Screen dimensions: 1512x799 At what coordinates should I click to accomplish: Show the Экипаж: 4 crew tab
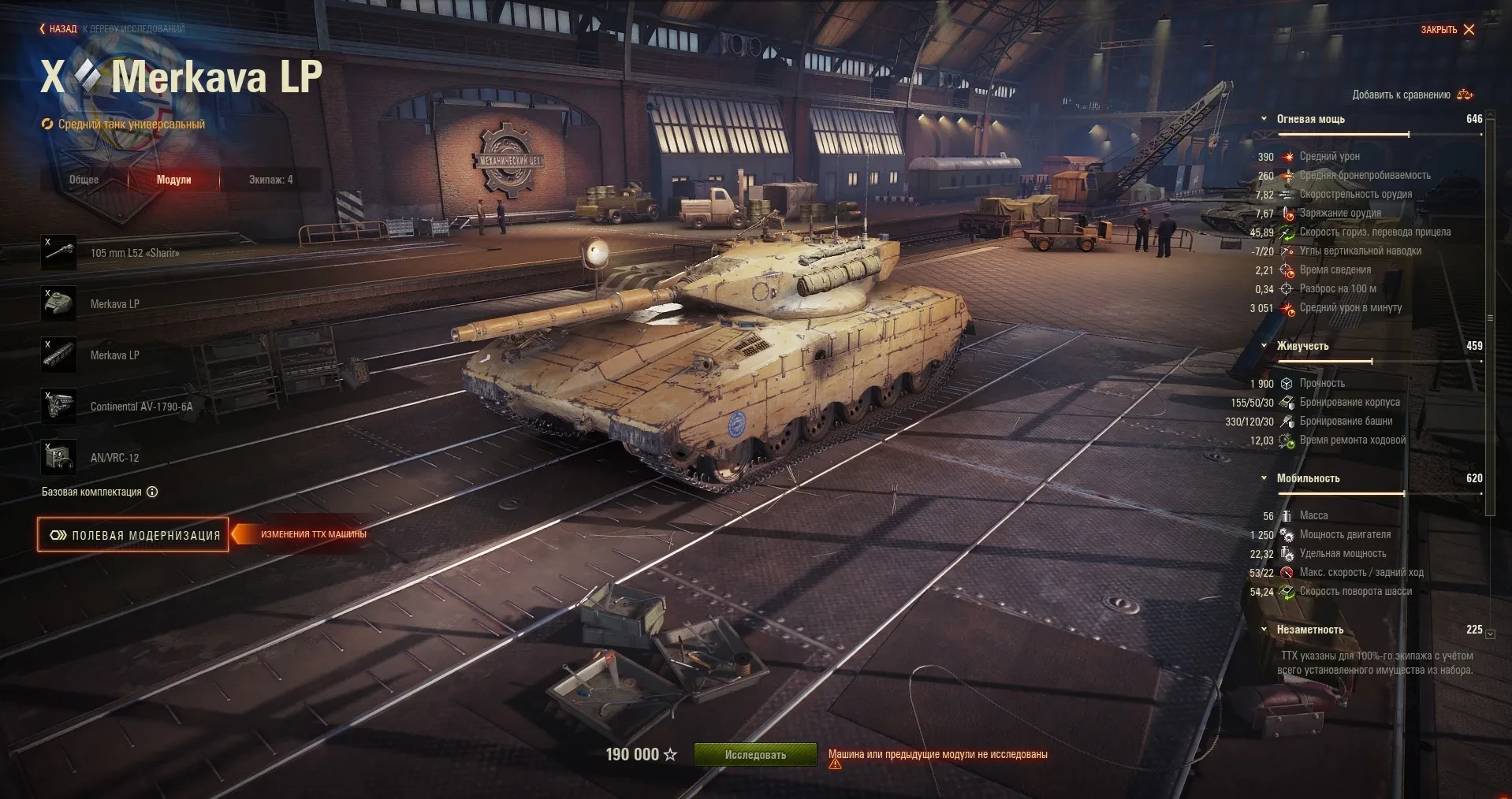coord(270,180)
